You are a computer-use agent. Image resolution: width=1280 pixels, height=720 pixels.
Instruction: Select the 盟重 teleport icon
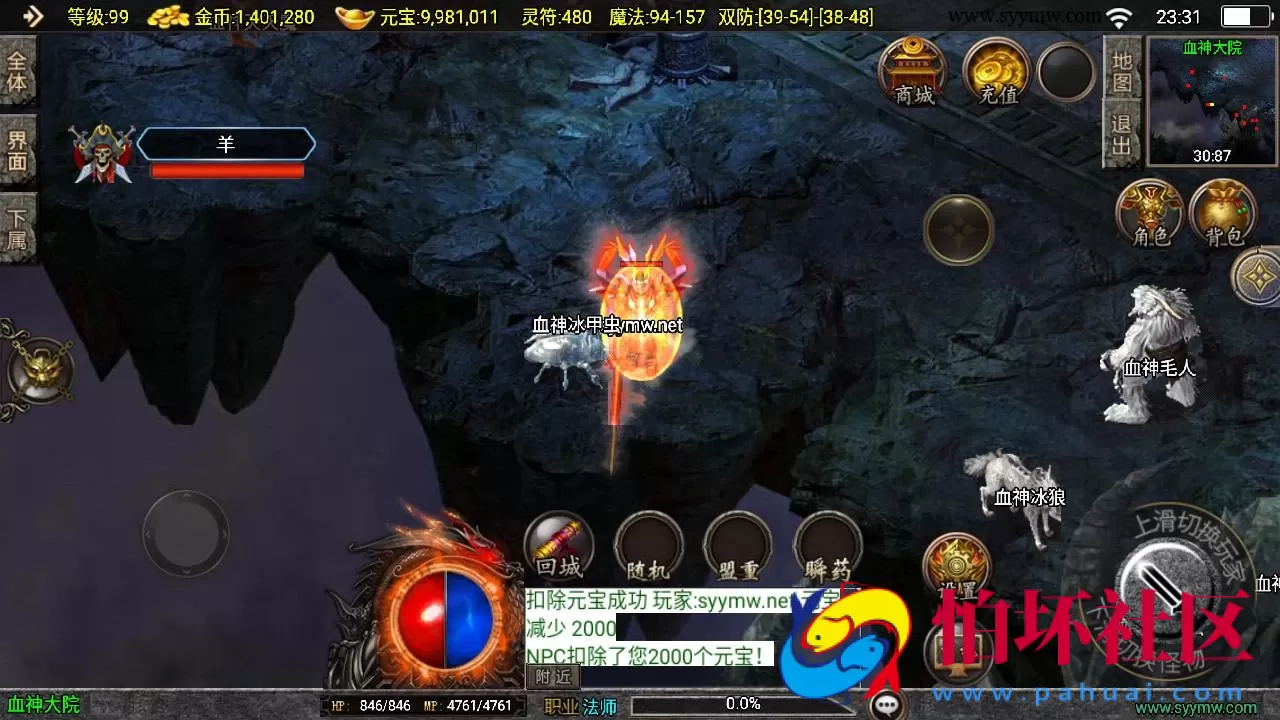click(x=737, y=545)
